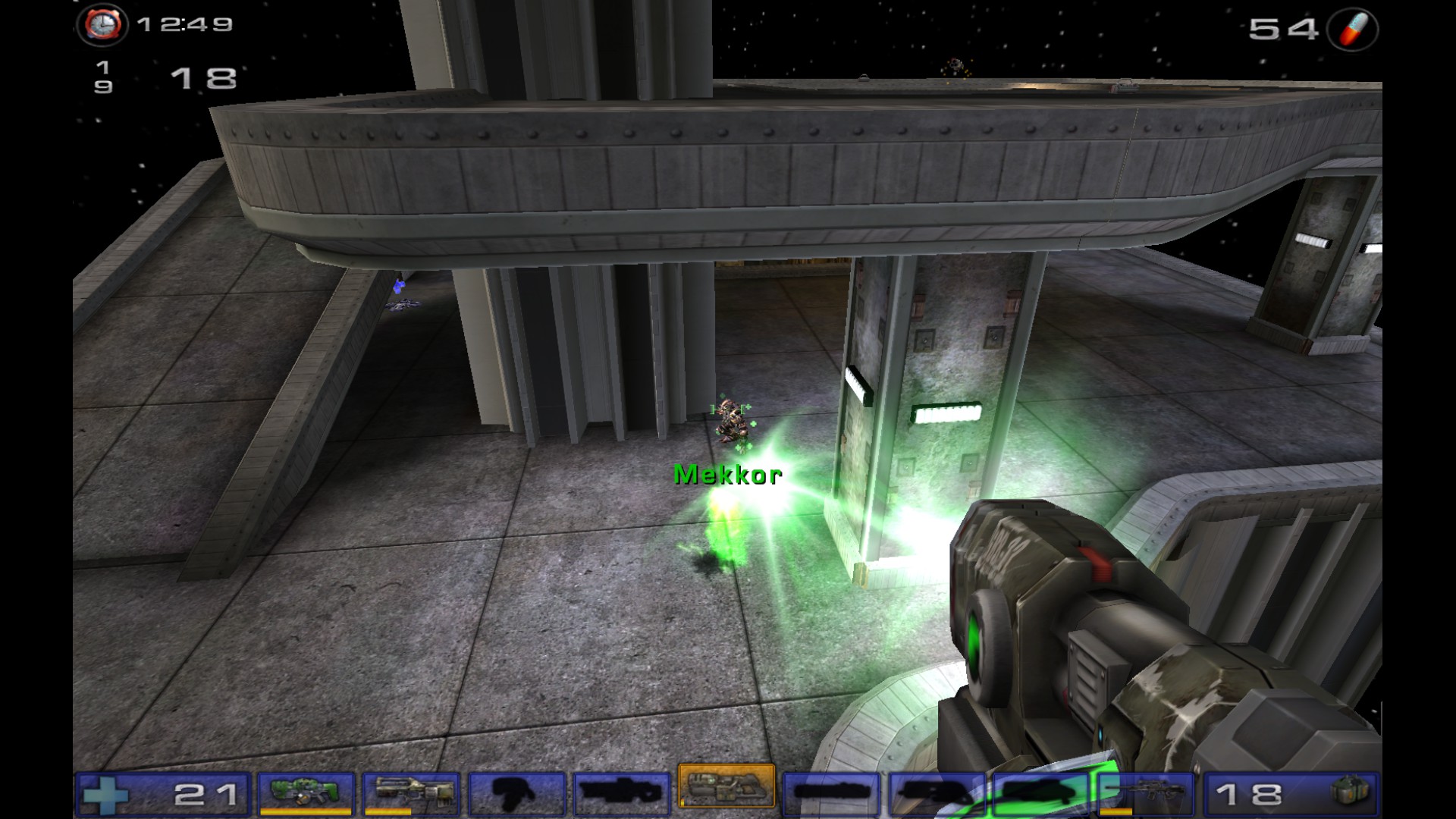Select the green Shield Gun weapon slot
This screenshot has height=819, width=1456.
click(x=306, y=793)
